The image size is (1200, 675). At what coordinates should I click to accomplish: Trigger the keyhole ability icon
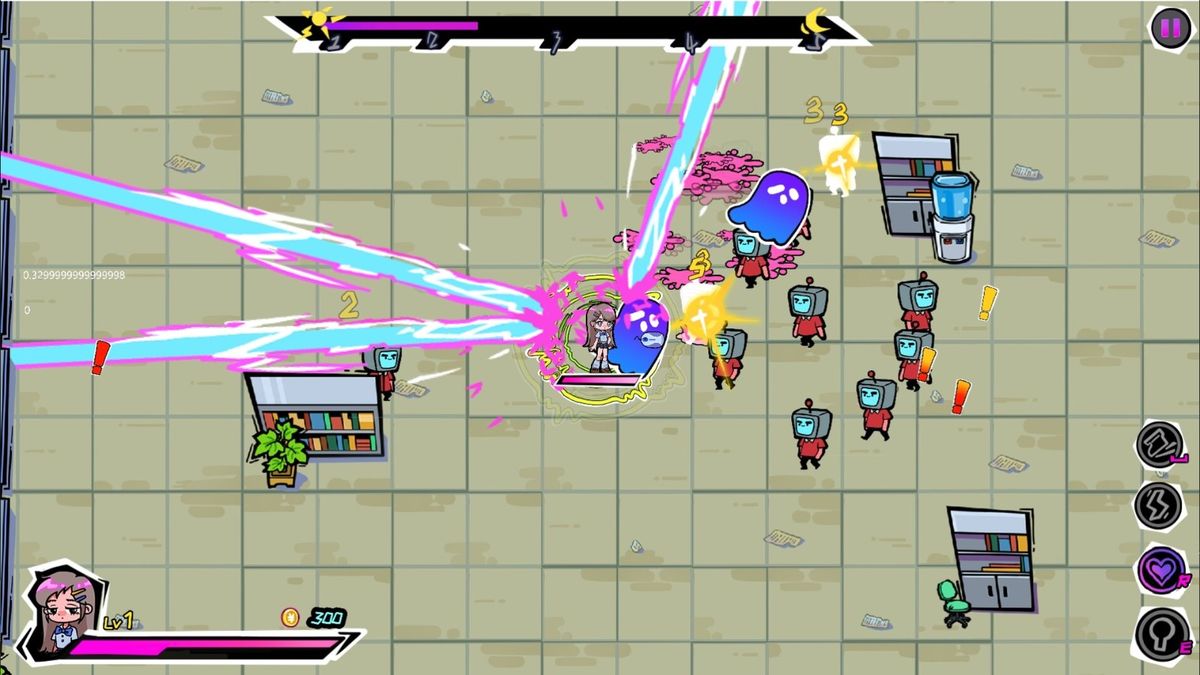pos(1160,633)
